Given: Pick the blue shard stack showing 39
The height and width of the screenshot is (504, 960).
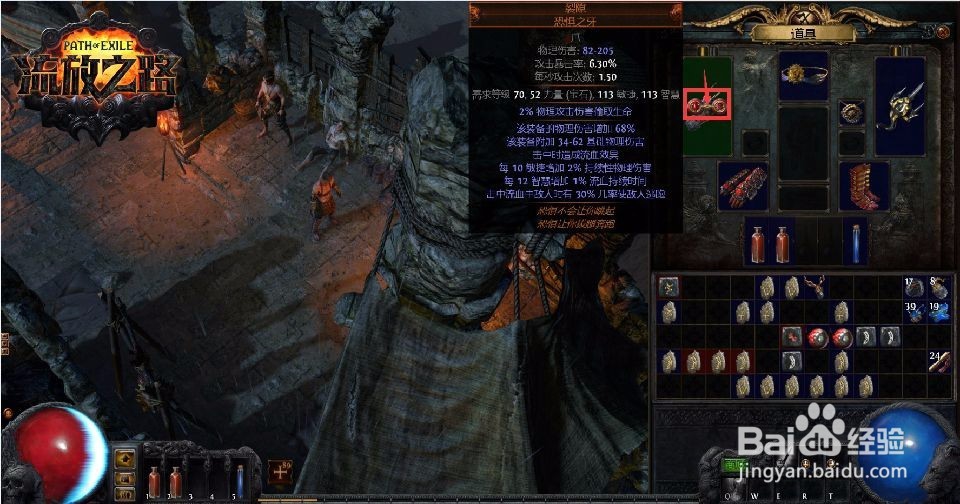Looking at the screenshot, I should 914,313.
